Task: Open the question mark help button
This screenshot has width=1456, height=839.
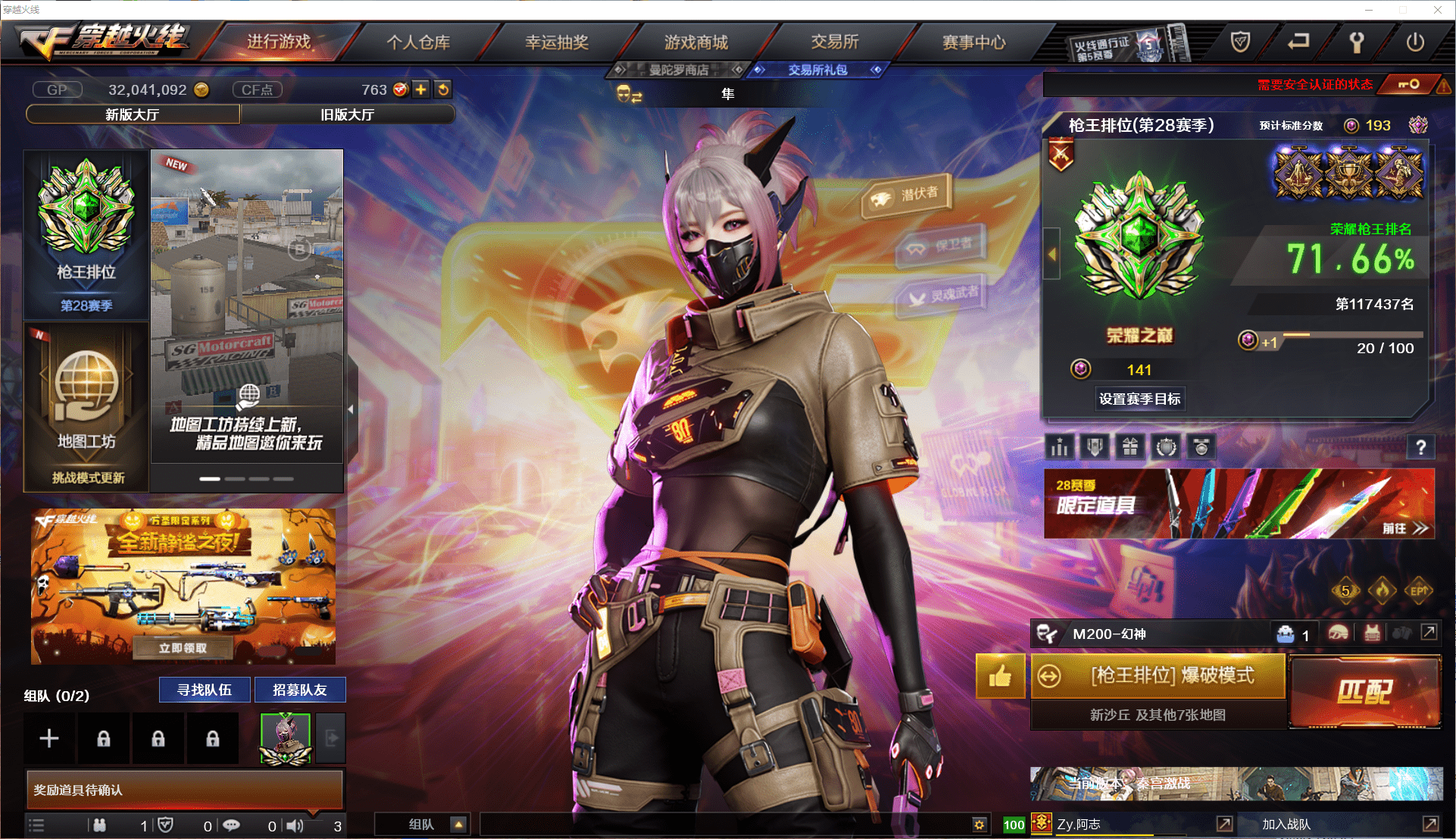Action: tap(1420, 447)
